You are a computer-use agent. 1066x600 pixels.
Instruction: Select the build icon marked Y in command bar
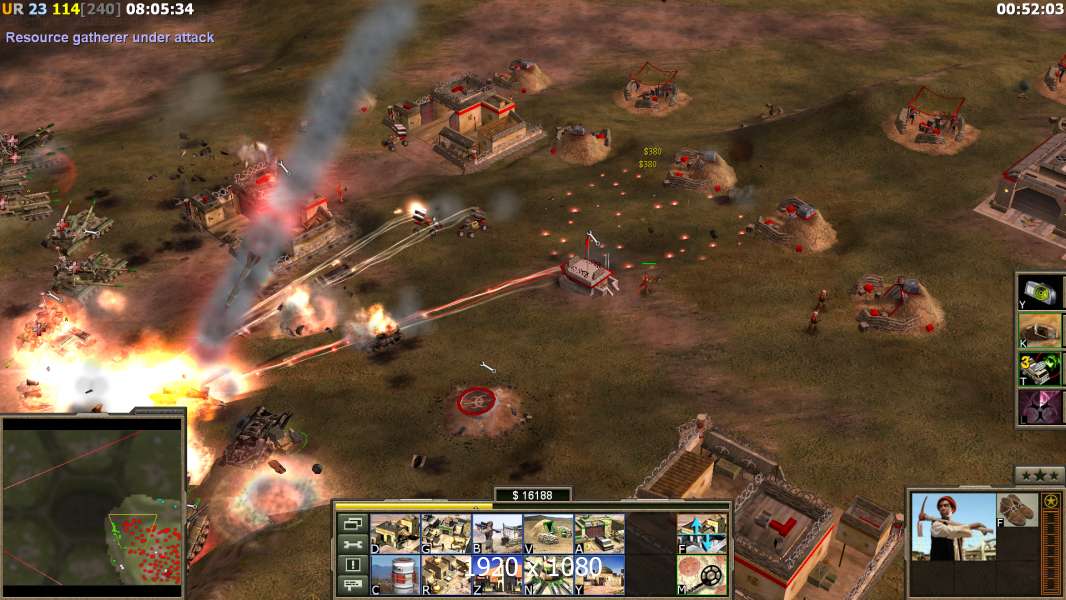point(599,575)
